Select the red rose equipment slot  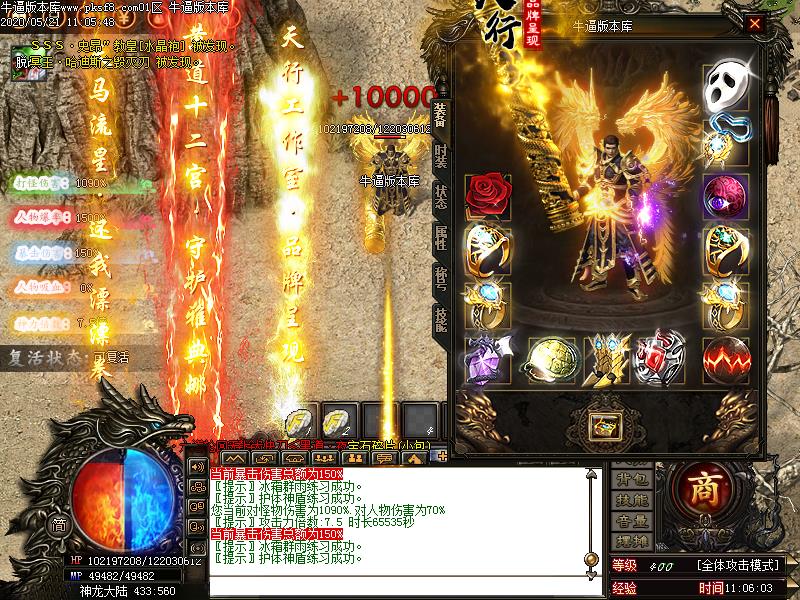click(x=488, y=191)
